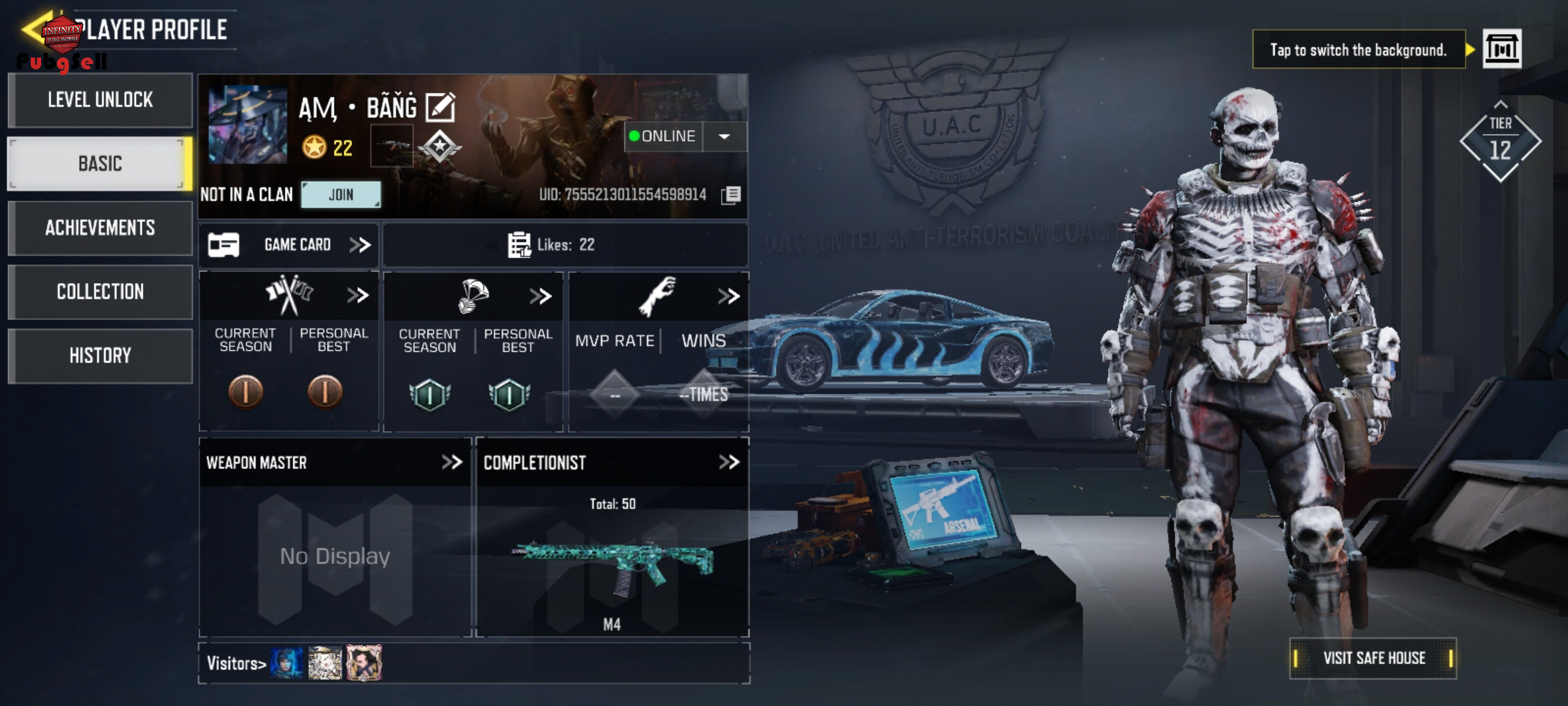This screenshot has width=1568, height=706.
Task: Open the Collection tab
Action: coord(100,292)
